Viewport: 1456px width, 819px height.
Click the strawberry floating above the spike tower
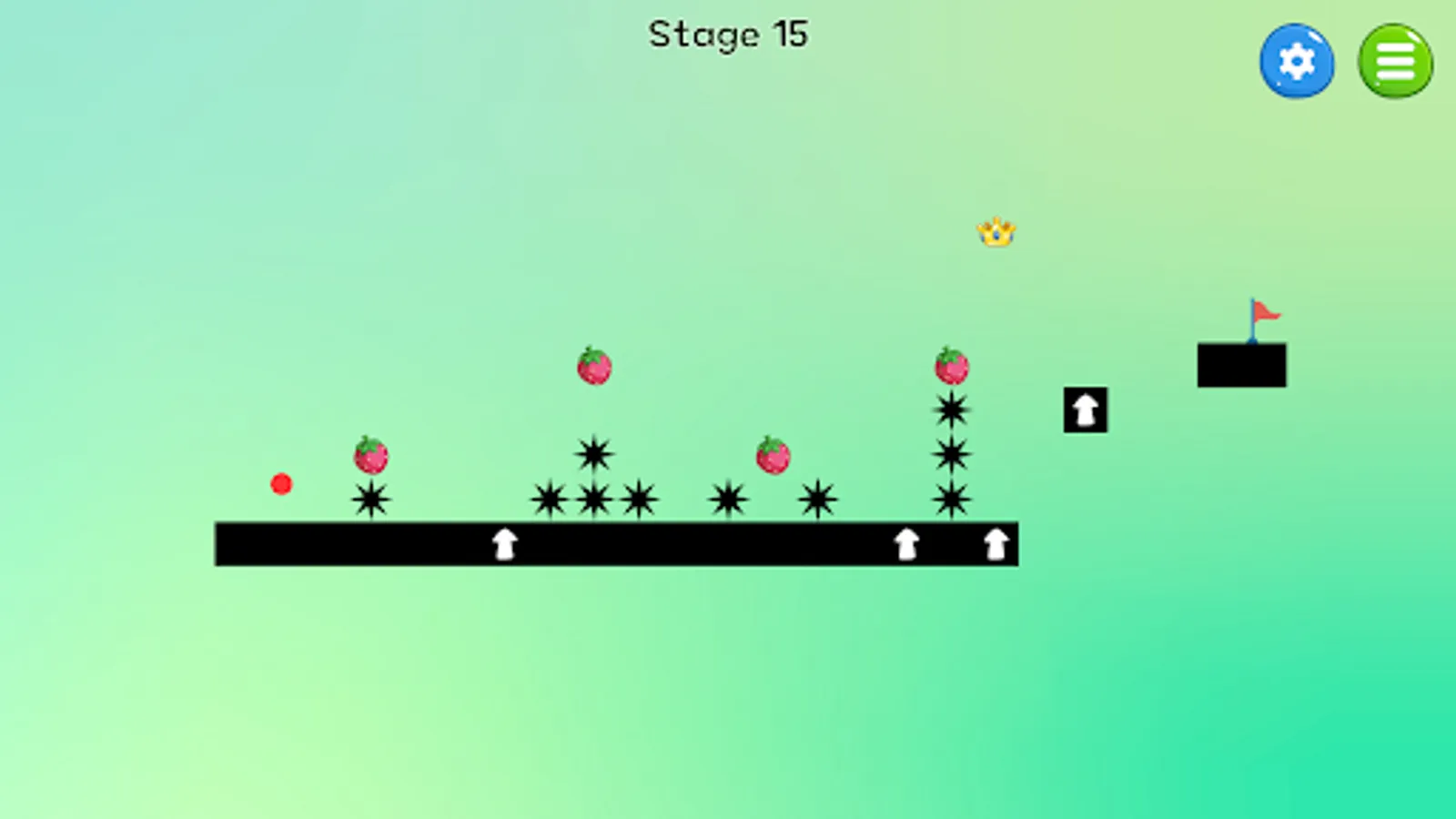pos(952,367)
